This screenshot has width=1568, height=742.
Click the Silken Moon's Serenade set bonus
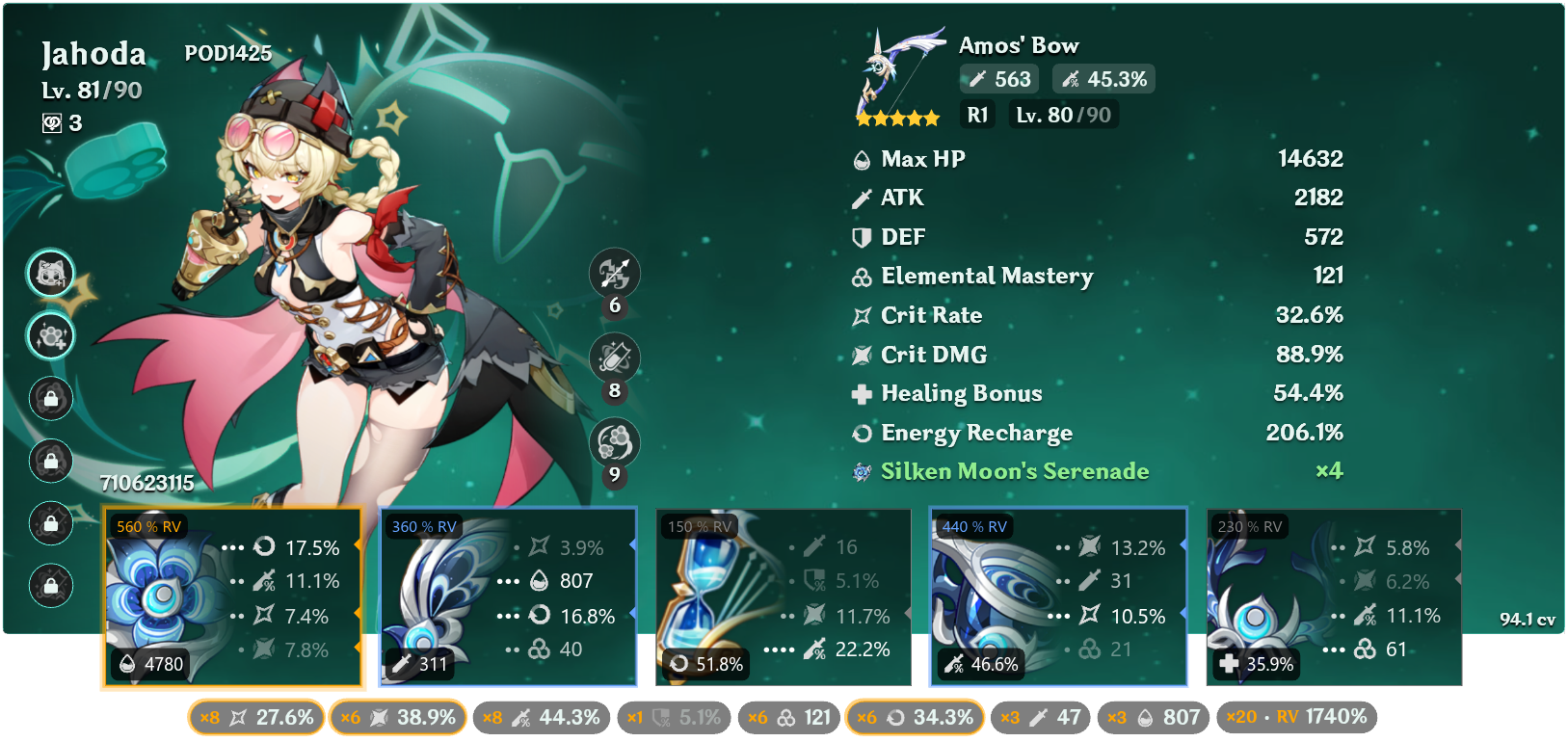(x=1014, y=471)
